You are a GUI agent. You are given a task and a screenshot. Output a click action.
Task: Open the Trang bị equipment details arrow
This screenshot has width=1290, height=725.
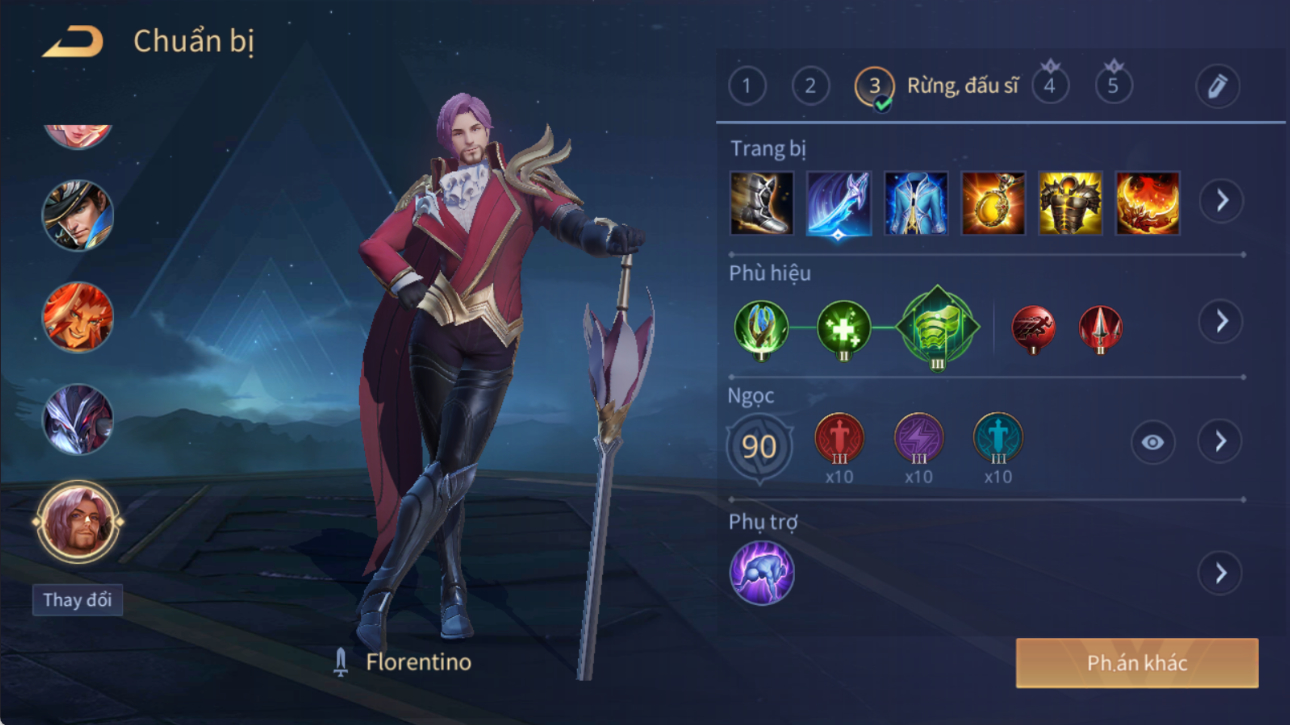coord(1221,201)
